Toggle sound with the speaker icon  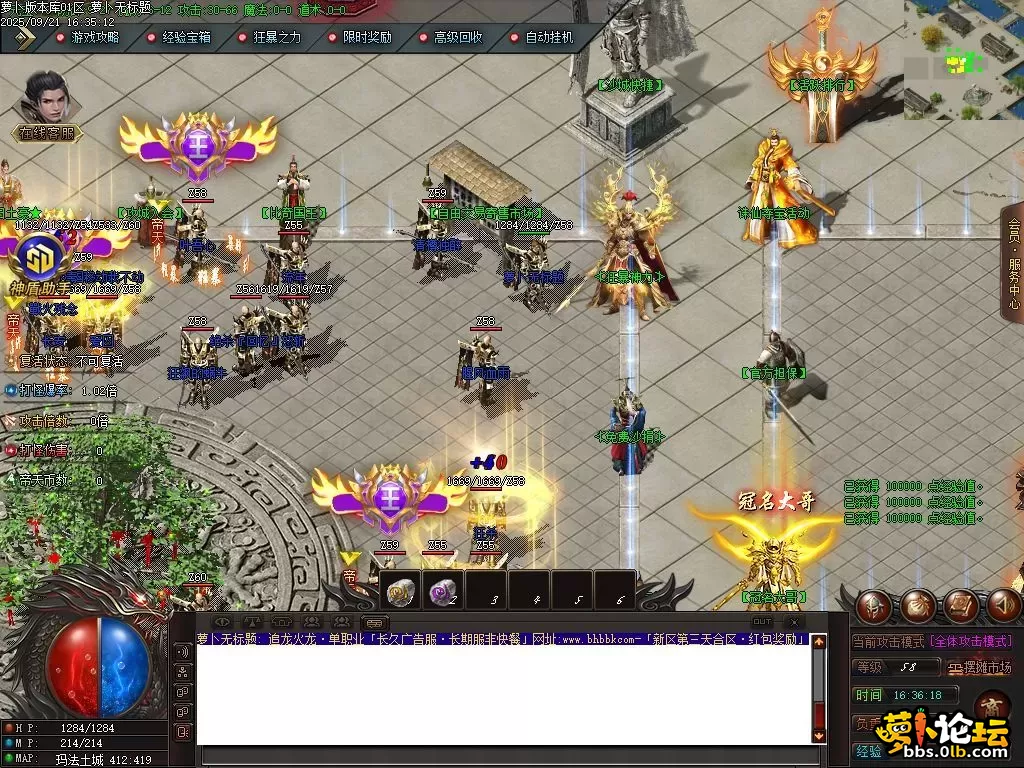click(1005, 605)
